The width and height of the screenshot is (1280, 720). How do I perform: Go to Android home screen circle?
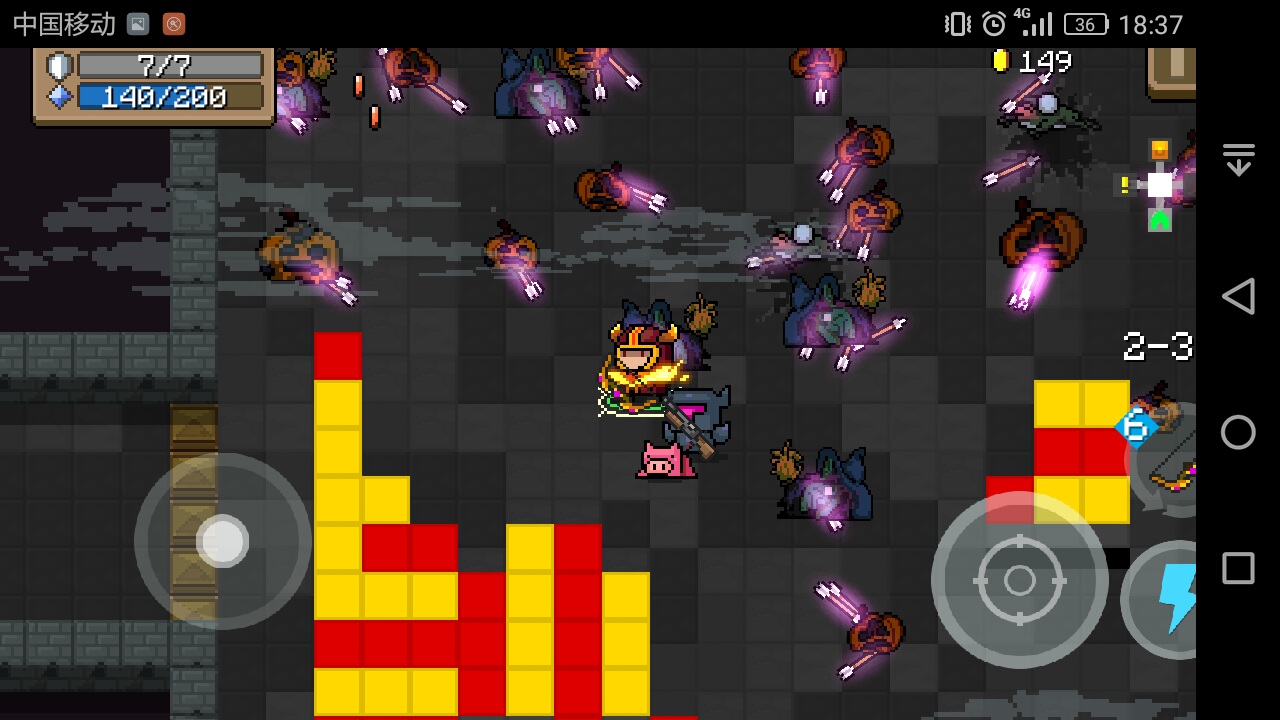pos(1238,432)
